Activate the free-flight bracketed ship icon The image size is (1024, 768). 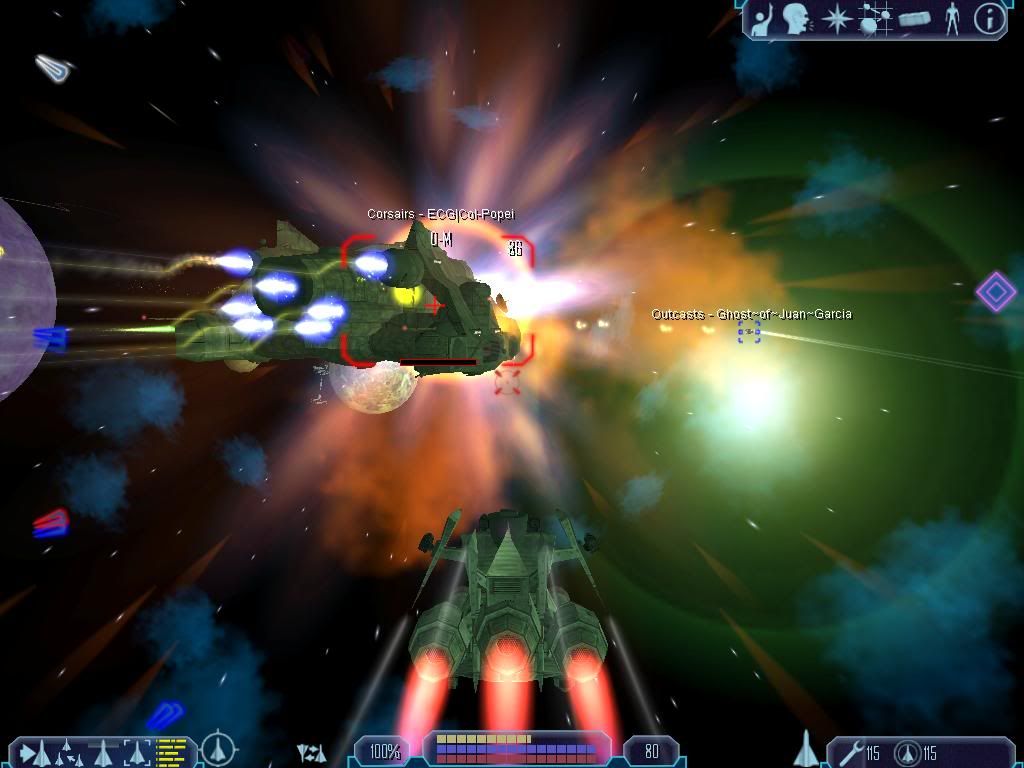click(x=136, y=751)
